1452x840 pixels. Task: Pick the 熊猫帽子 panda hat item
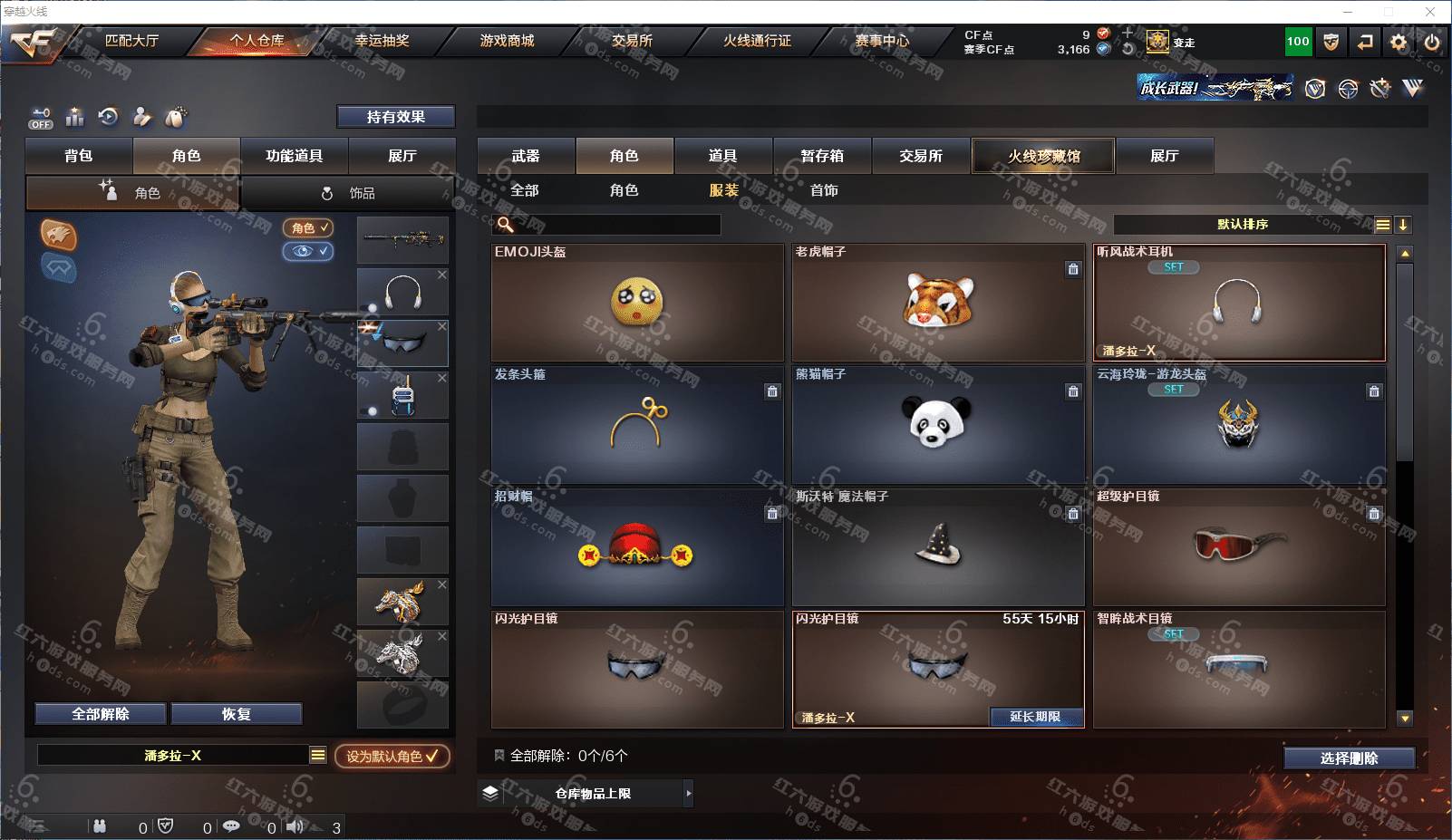tap(938, 424)
